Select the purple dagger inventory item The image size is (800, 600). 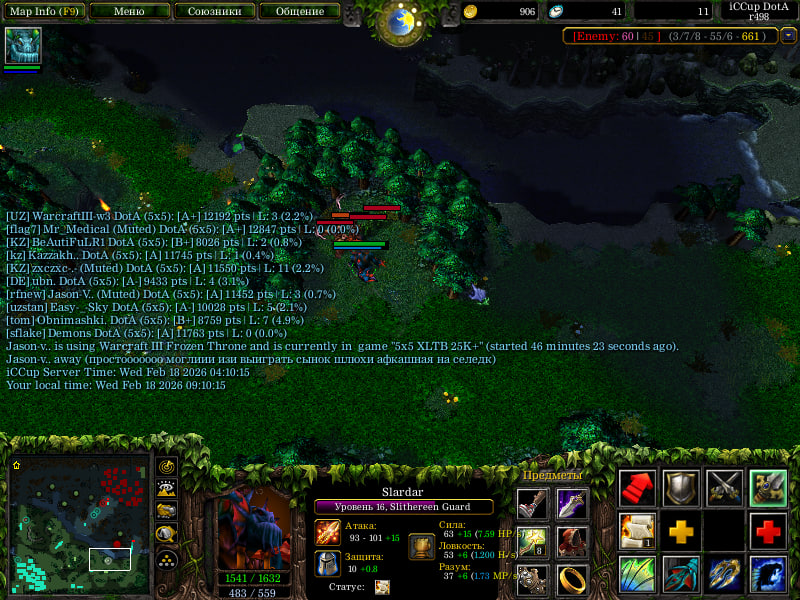(572, 504)
